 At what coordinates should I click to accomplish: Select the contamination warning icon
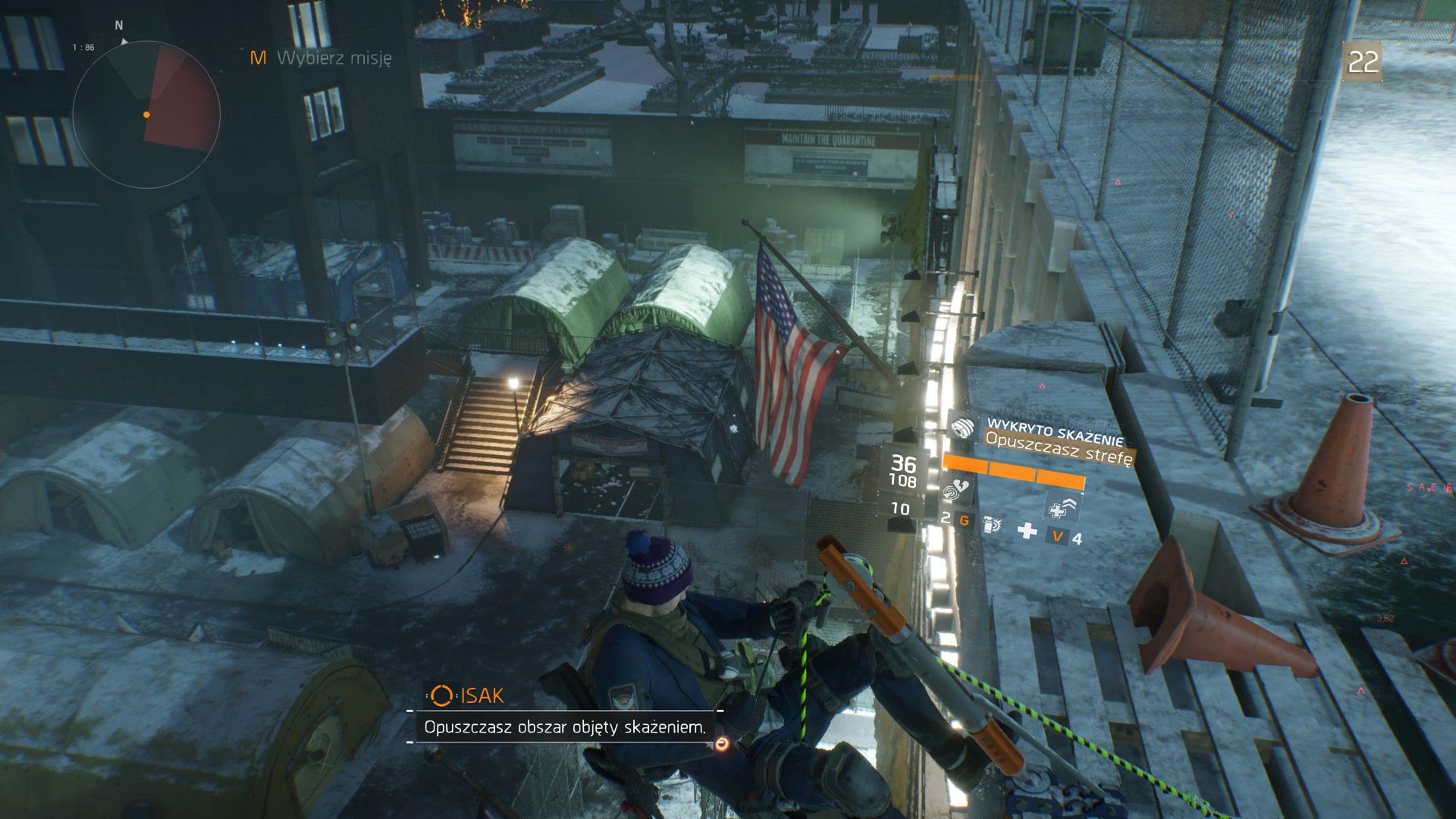(962, 429)
